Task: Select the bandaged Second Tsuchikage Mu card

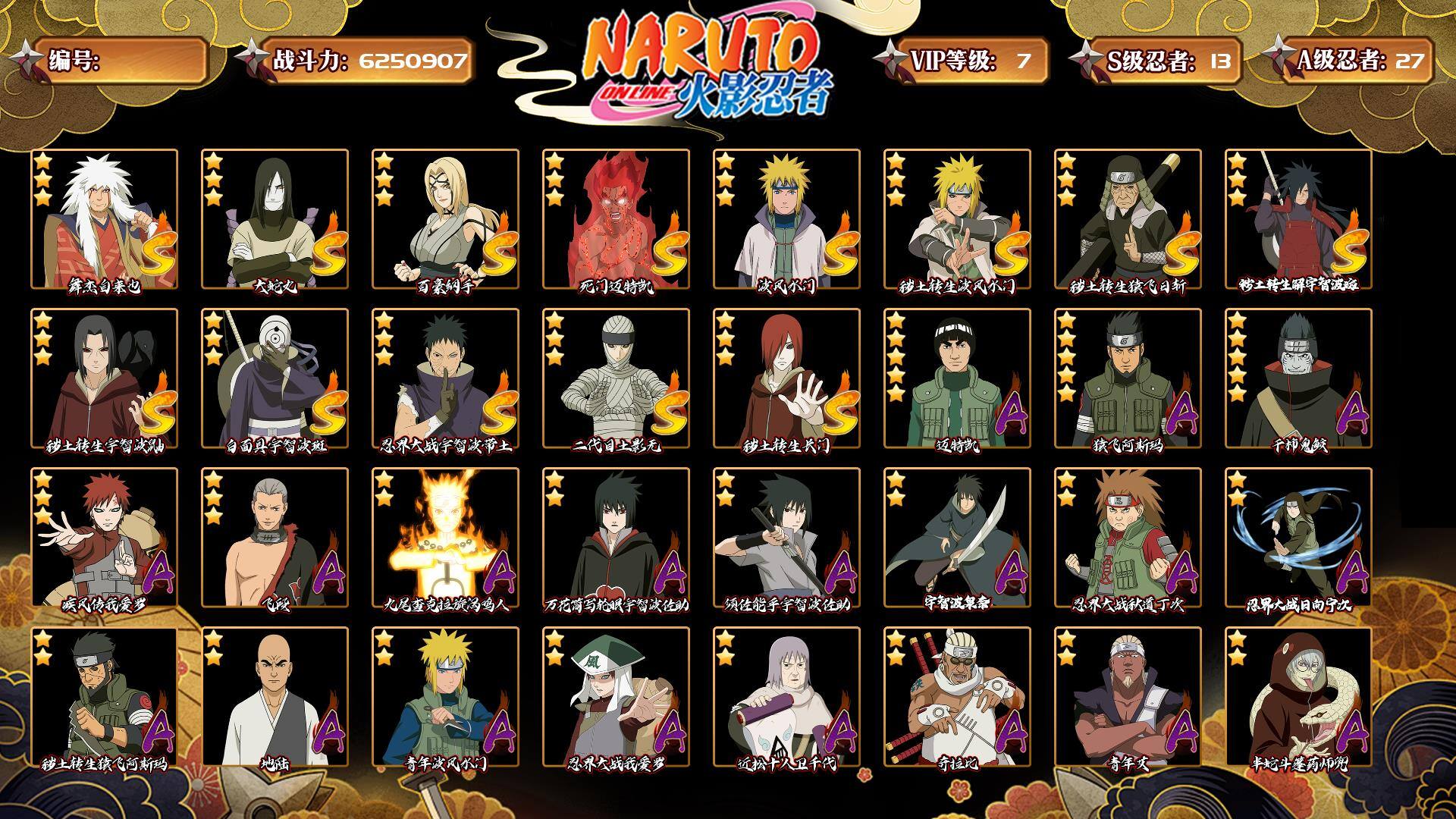Action: coord(616,378)
